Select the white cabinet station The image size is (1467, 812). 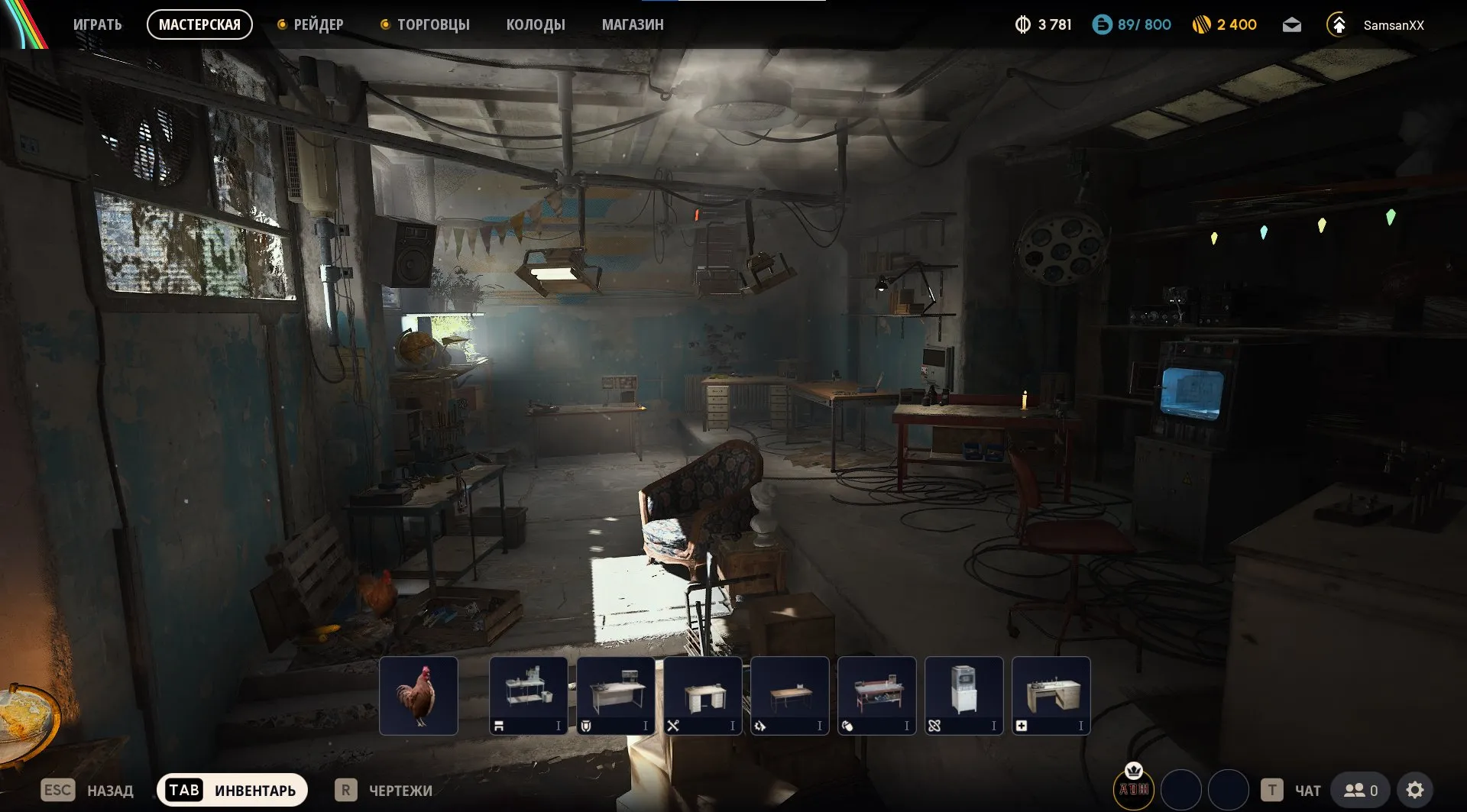point(964,695)
